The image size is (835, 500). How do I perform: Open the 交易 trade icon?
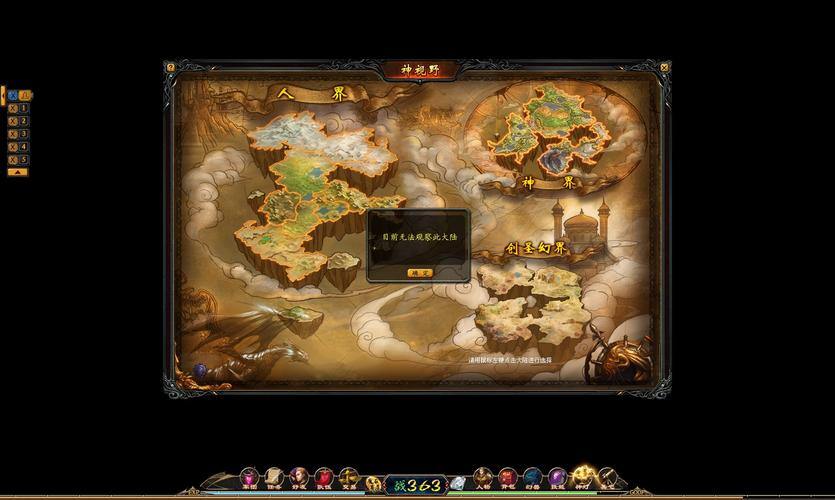[348, 478]
